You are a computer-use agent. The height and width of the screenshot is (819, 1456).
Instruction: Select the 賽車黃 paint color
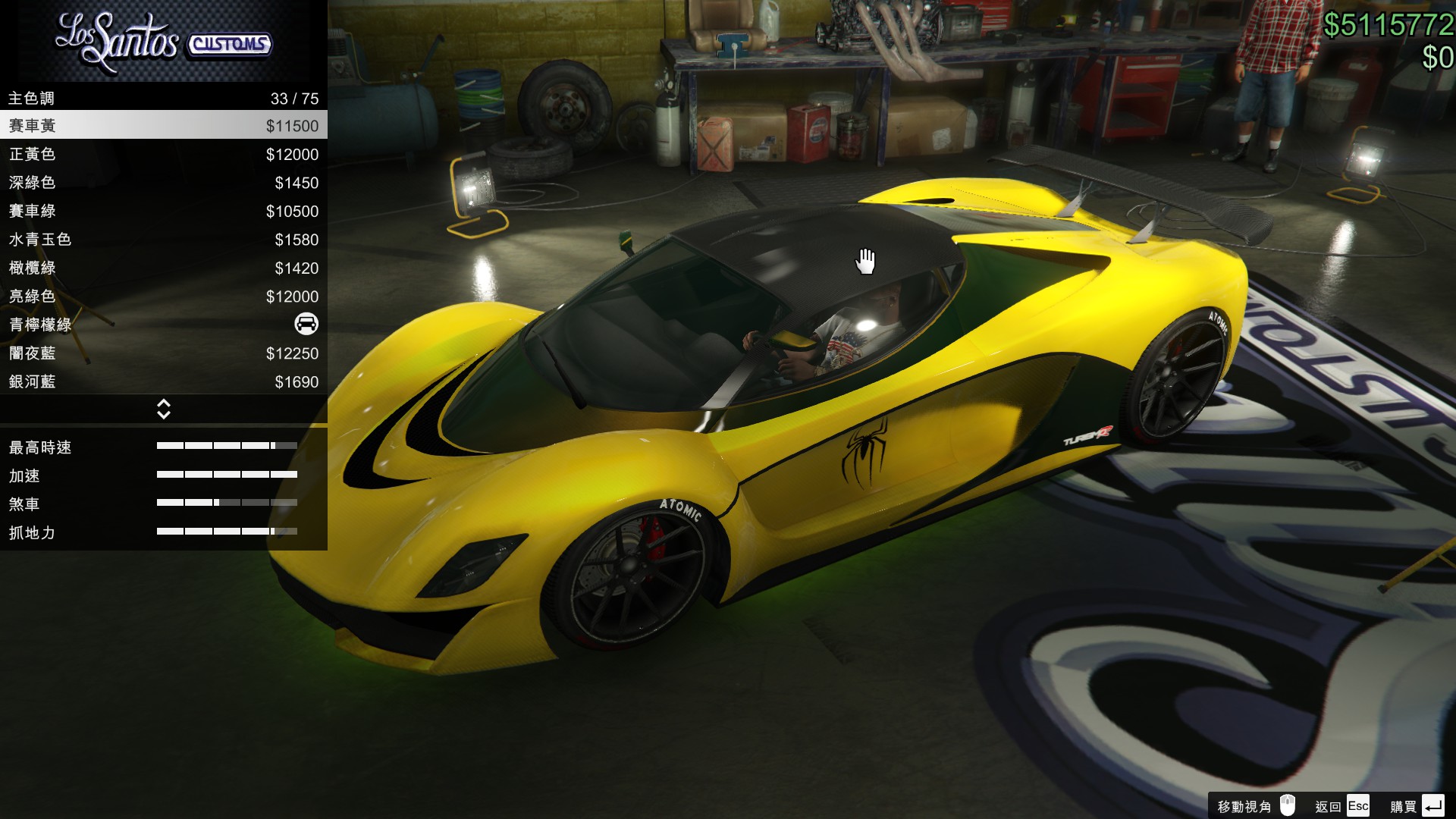point(163,125)
